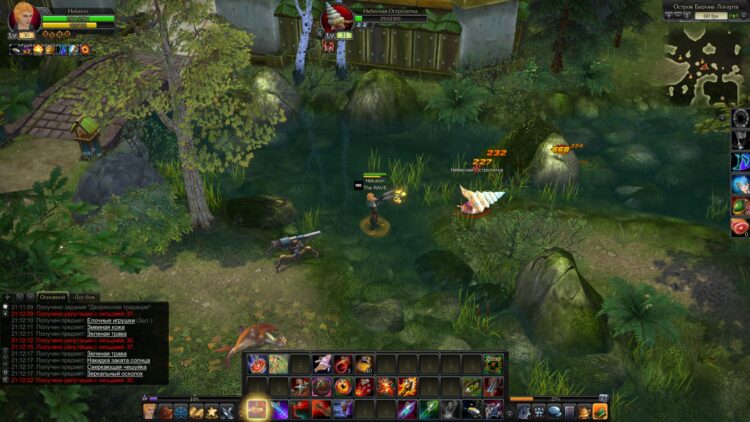
Task: Switch to the Основной chat tab
Action: coord(52,297)
